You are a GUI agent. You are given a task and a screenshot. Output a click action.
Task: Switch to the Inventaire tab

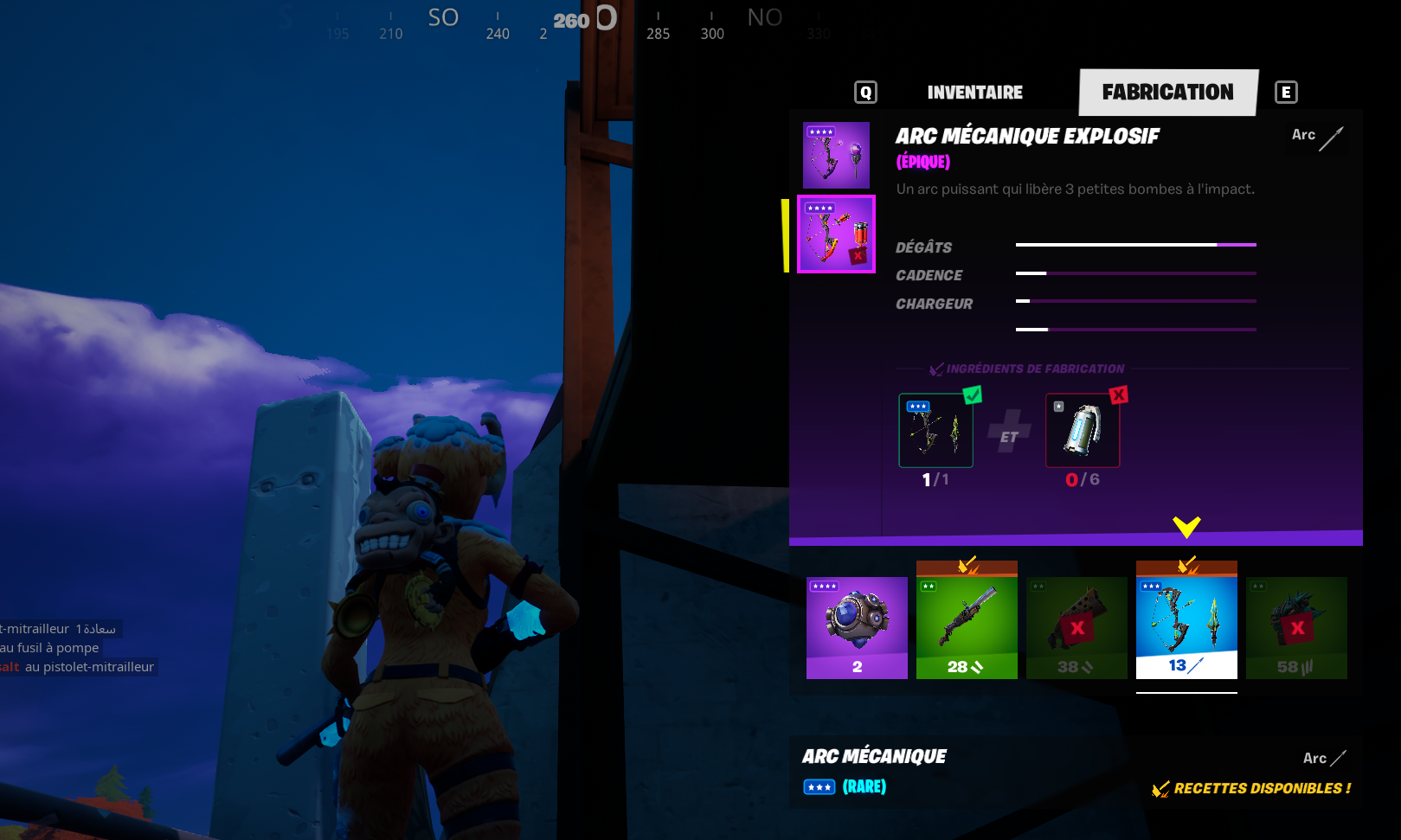[974, 92]
